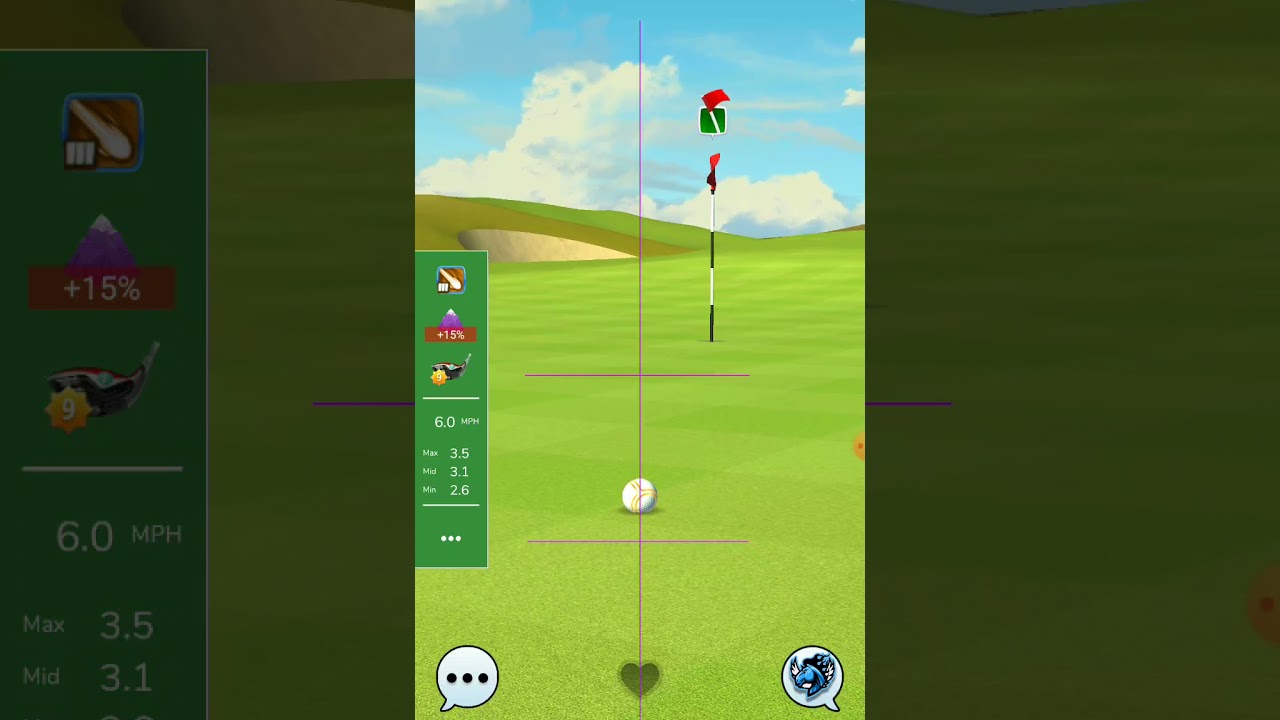Screen dimensions: 1280x720
Task: Select the golf ball type icon in the panel
Action: click(x=451, y=280)
